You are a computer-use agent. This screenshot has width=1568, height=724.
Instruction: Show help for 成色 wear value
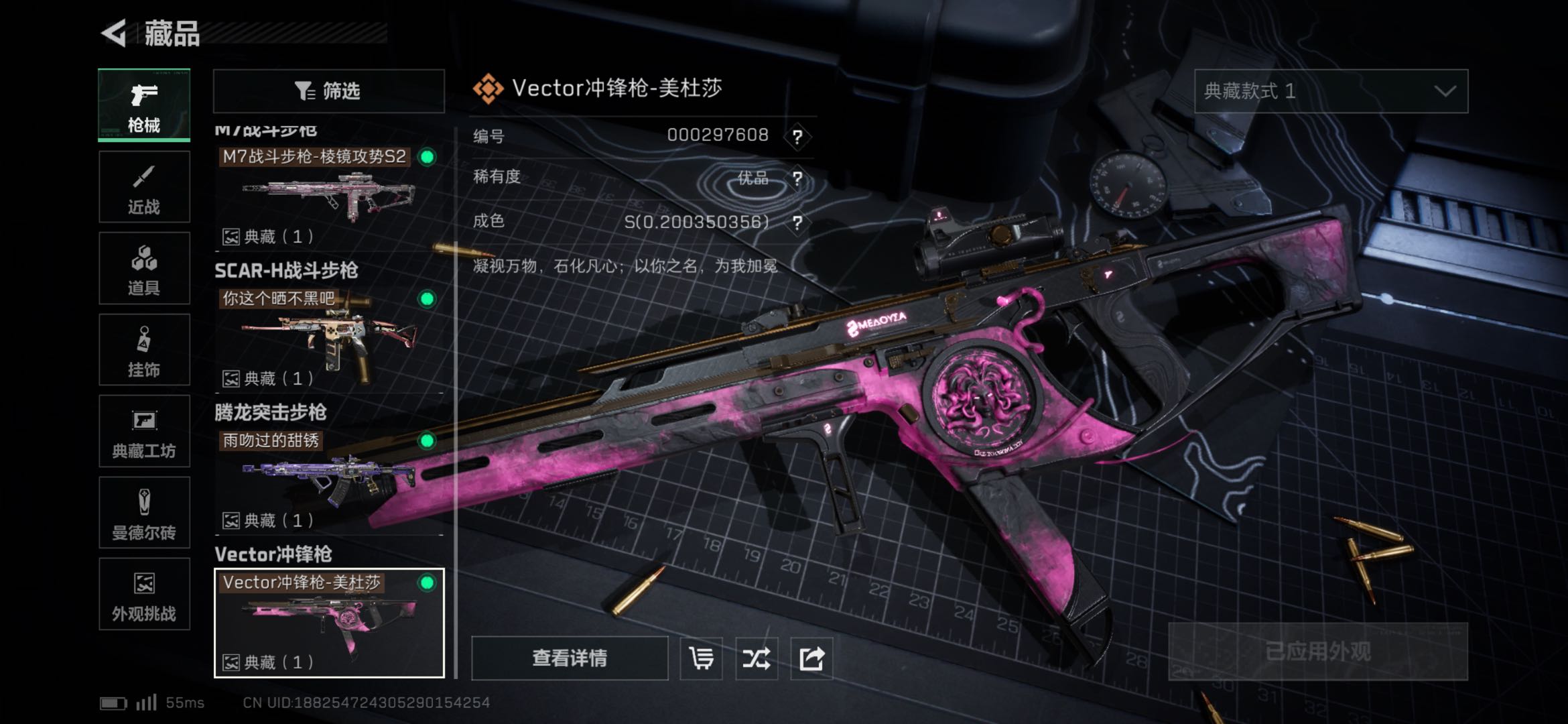click(x=797, y=223)
